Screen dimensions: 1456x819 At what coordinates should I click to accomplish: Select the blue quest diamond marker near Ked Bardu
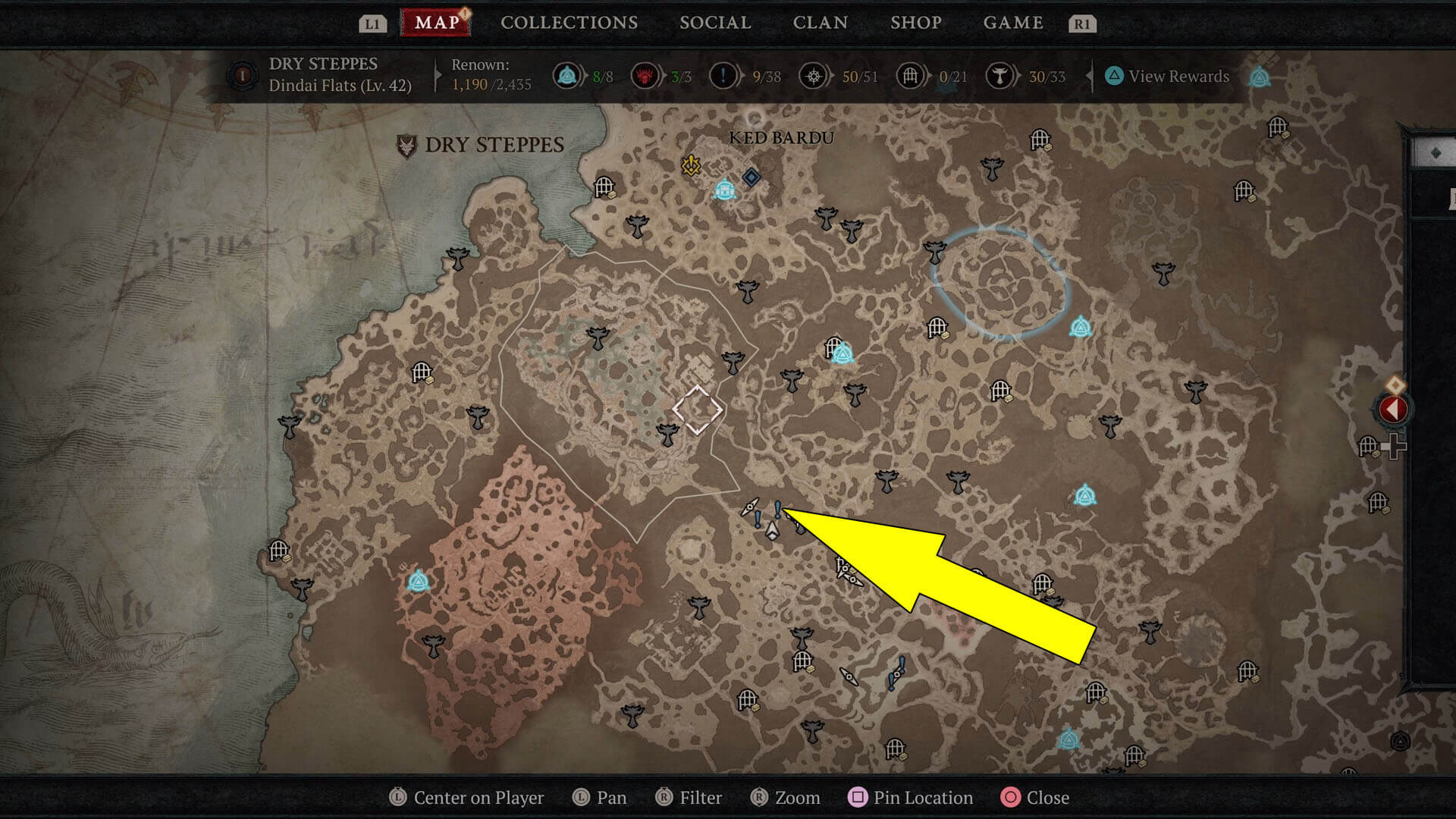[752, 177]
